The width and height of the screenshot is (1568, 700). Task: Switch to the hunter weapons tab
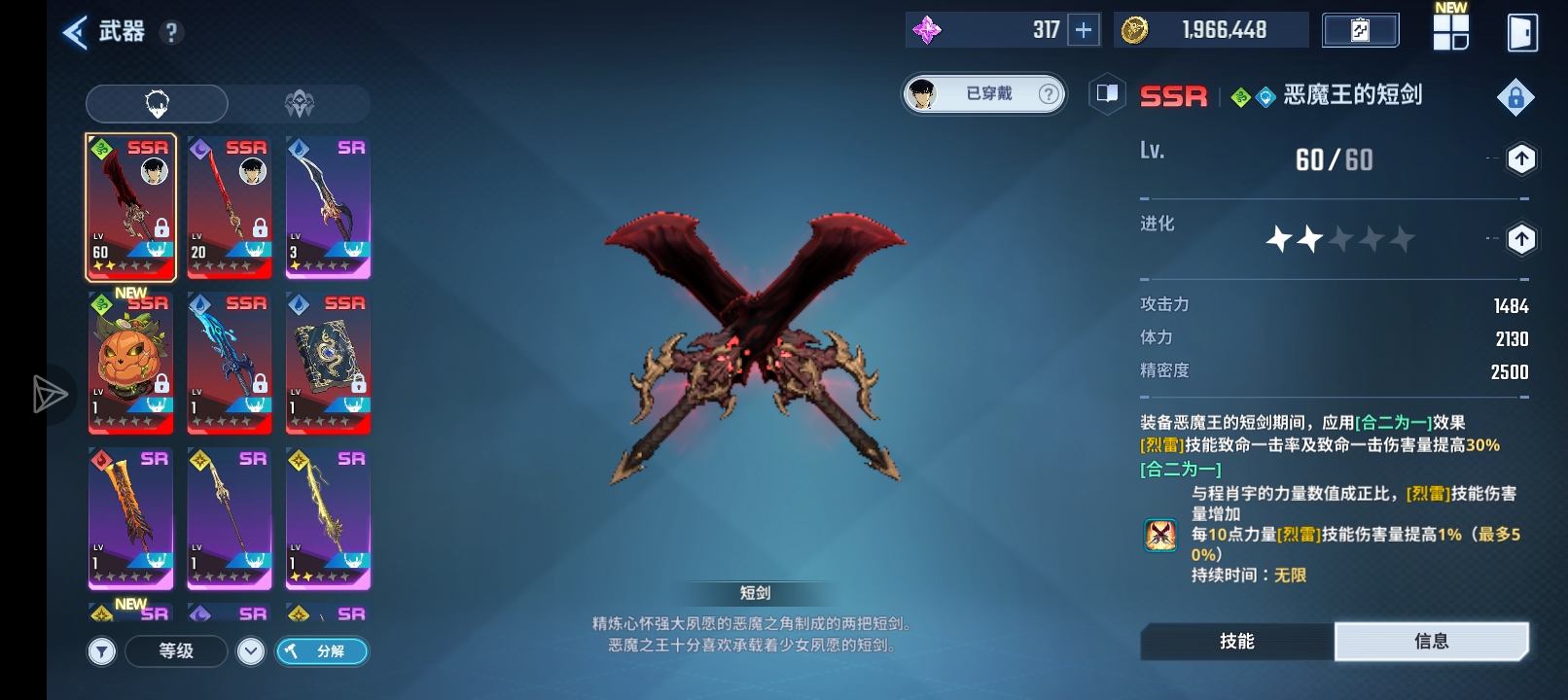click(158, 103)
